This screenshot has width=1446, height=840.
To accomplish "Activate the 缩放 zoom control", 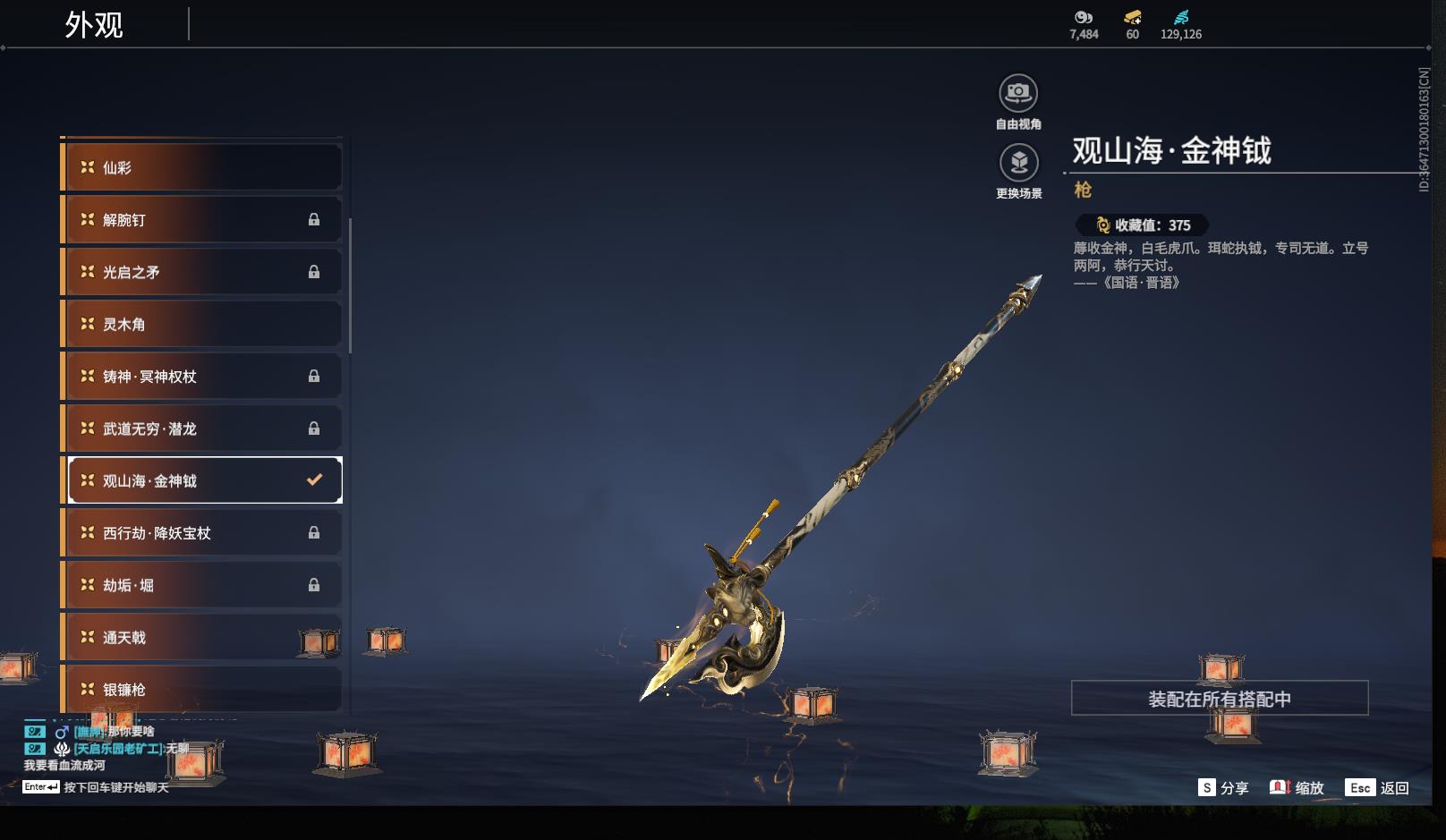I will tap(1297, 788).
